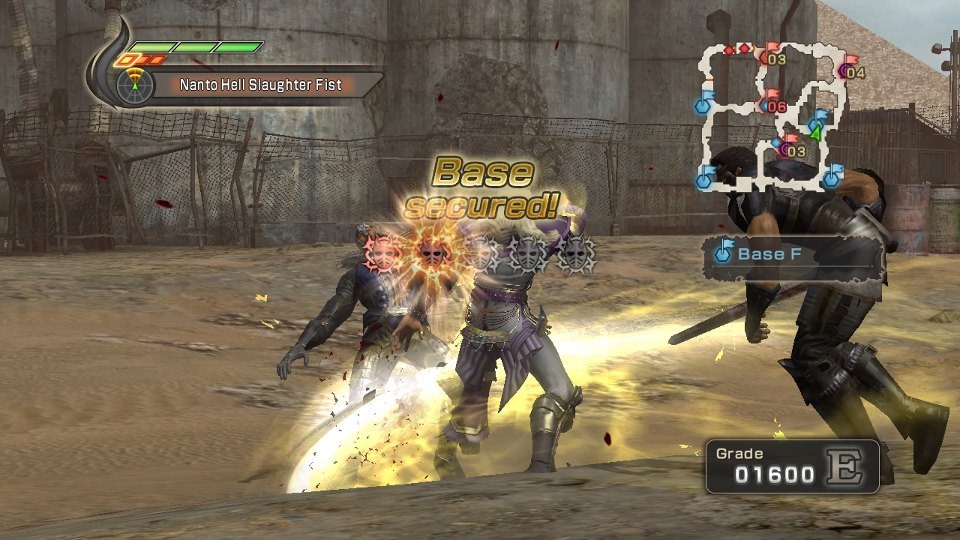Click the green player arrow on the minimap

(816, 131)
